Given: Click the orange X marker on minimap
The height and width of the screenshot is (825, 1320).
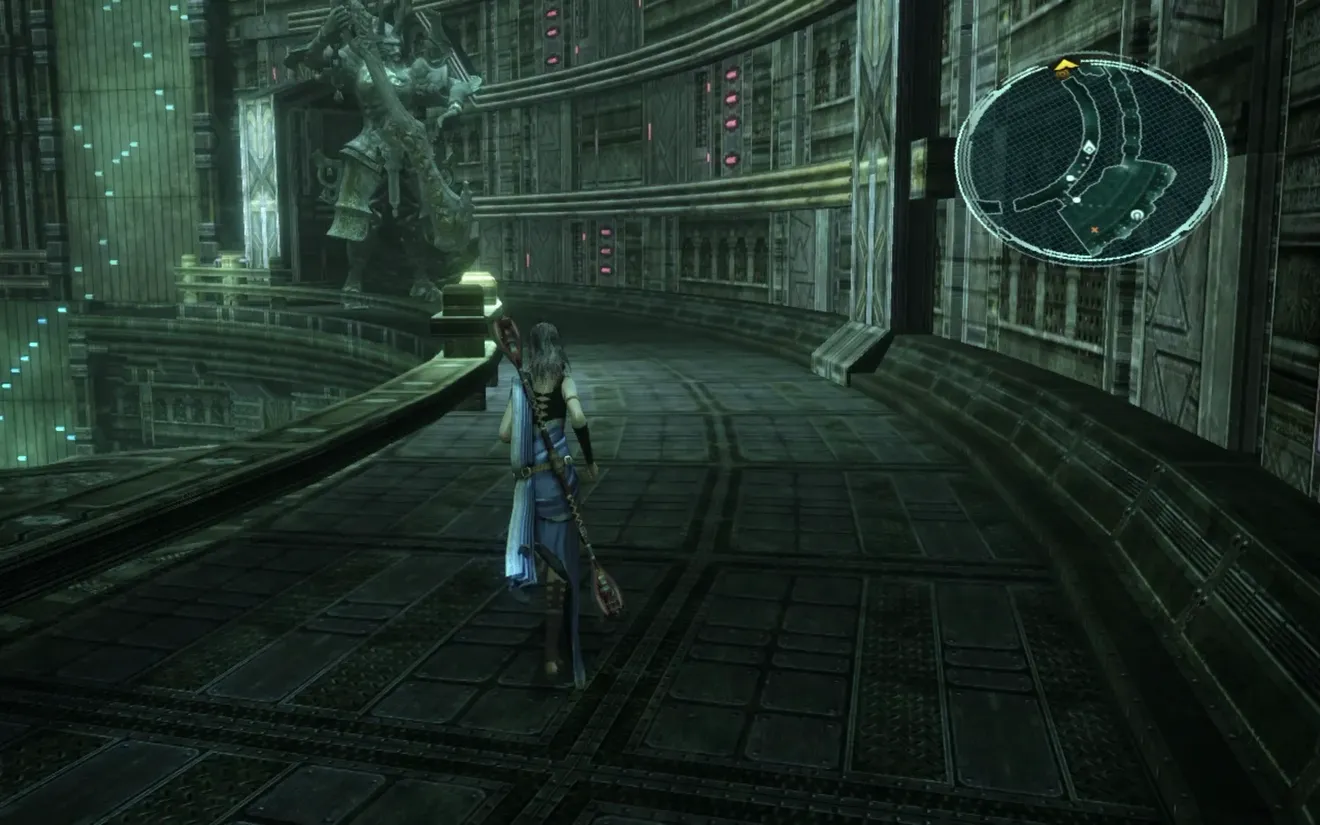Looking at the screenshot, I should point(1094,230).
